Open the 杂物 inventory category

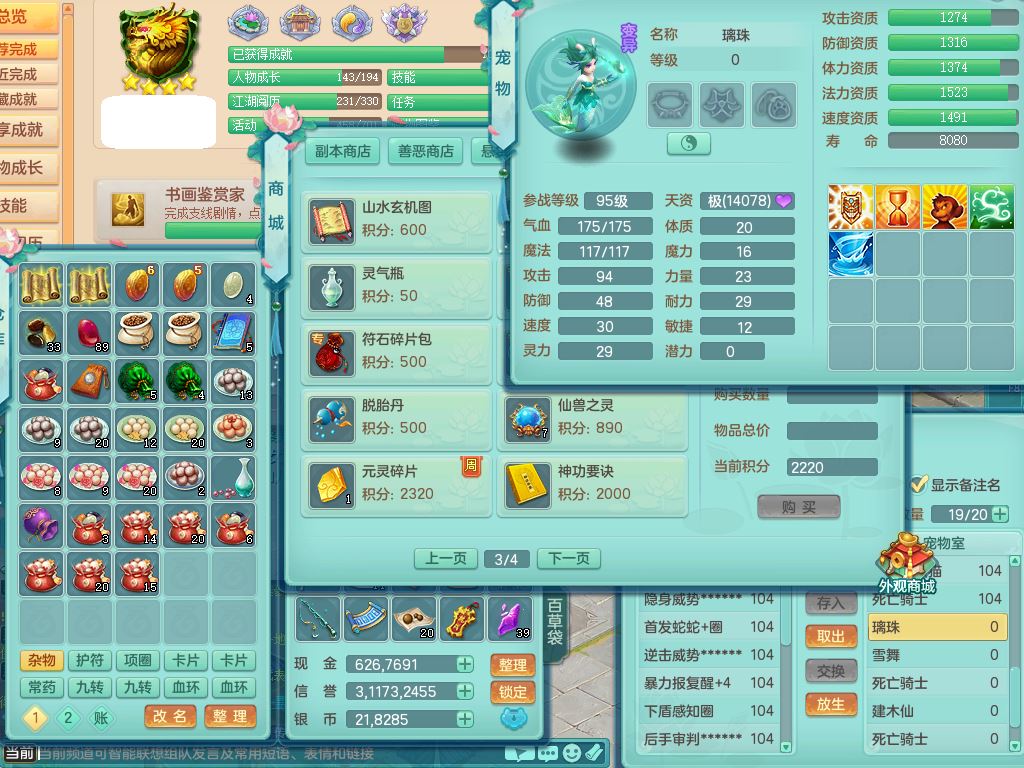(x=41, y=661)
